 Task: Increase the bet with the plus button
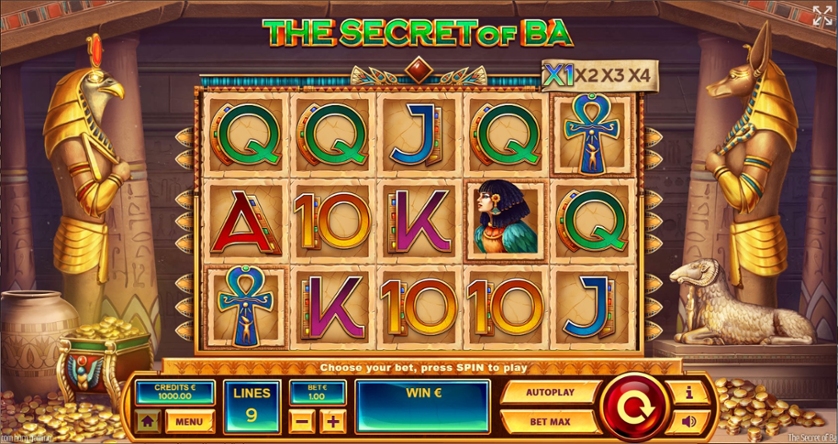pos(332,421)
